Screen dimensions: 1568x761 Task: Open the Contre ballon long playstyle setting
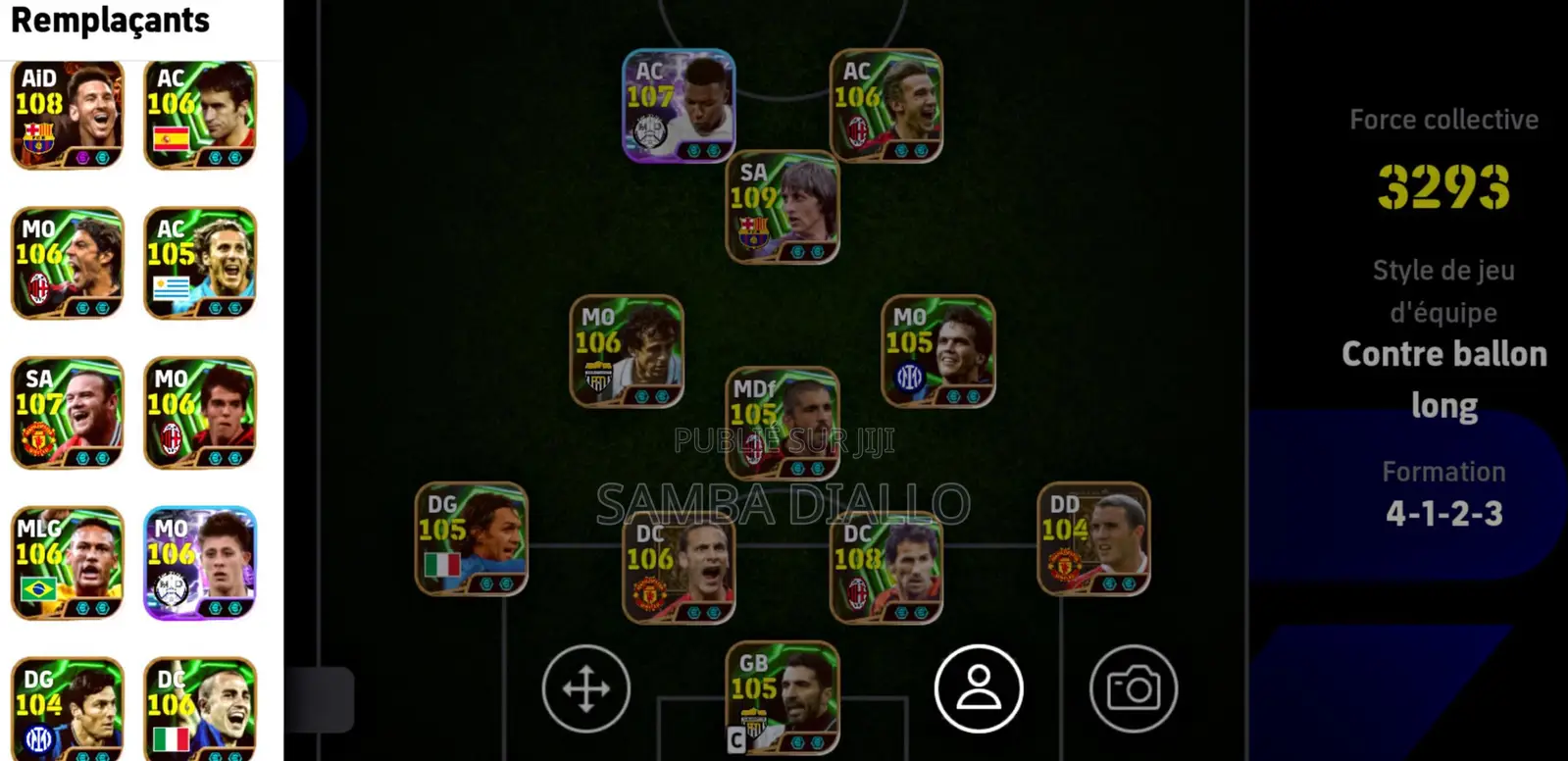click(x=1444, y=379)
